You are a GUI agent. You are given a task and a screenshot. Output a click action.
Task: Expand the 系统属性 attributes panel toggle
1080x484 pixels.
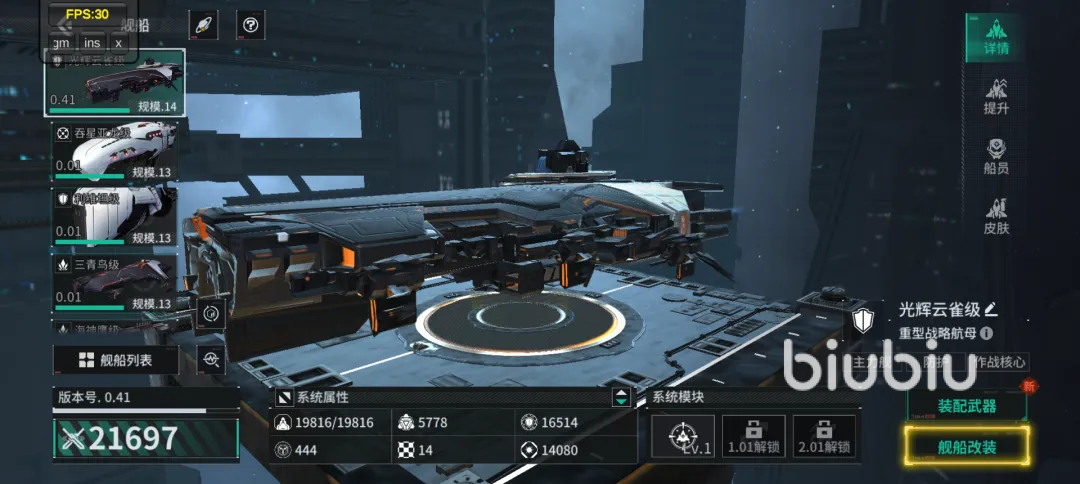pyautogui.click(x=622, y=397)
